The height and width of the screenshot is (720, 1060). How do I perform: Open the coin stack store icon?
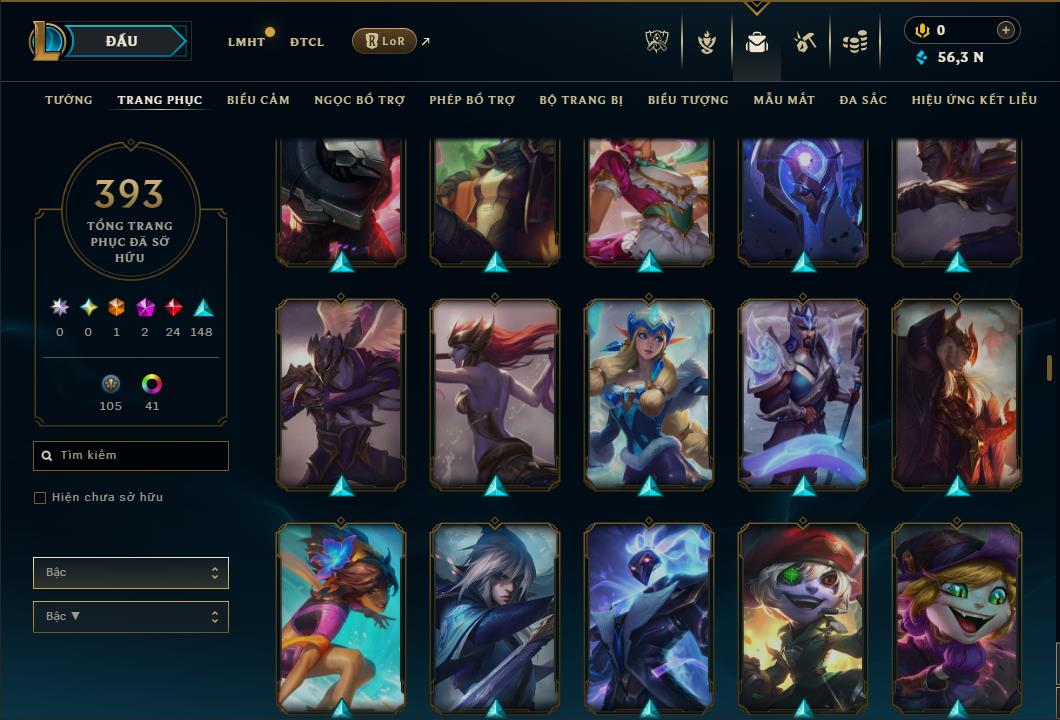[854, 42]
